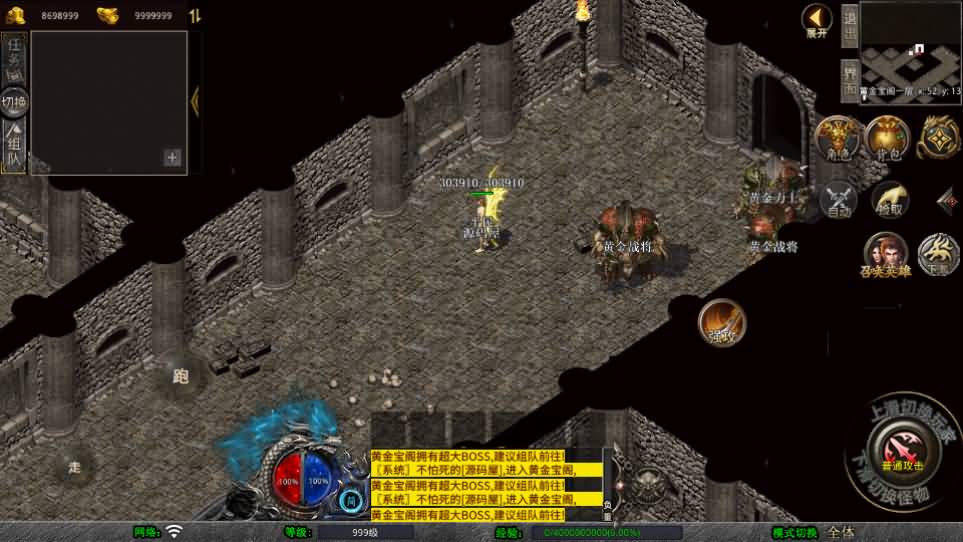The image size is (963, 542).
Task: Expand the top menu with 展开 arrow
Action: pyautogui.click(x=817, y=19)
